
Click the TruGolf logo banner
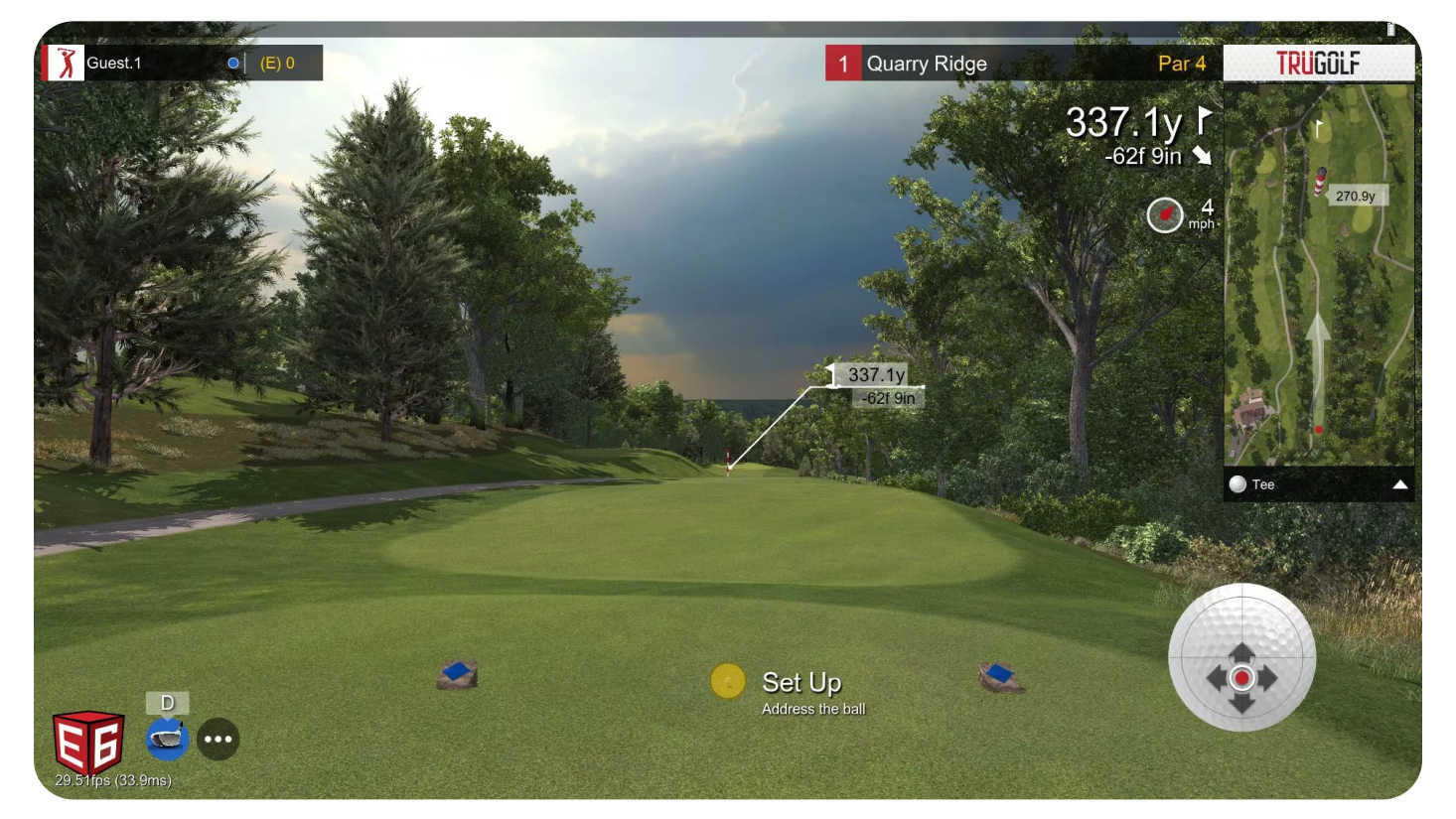[x=1318, y=64]
